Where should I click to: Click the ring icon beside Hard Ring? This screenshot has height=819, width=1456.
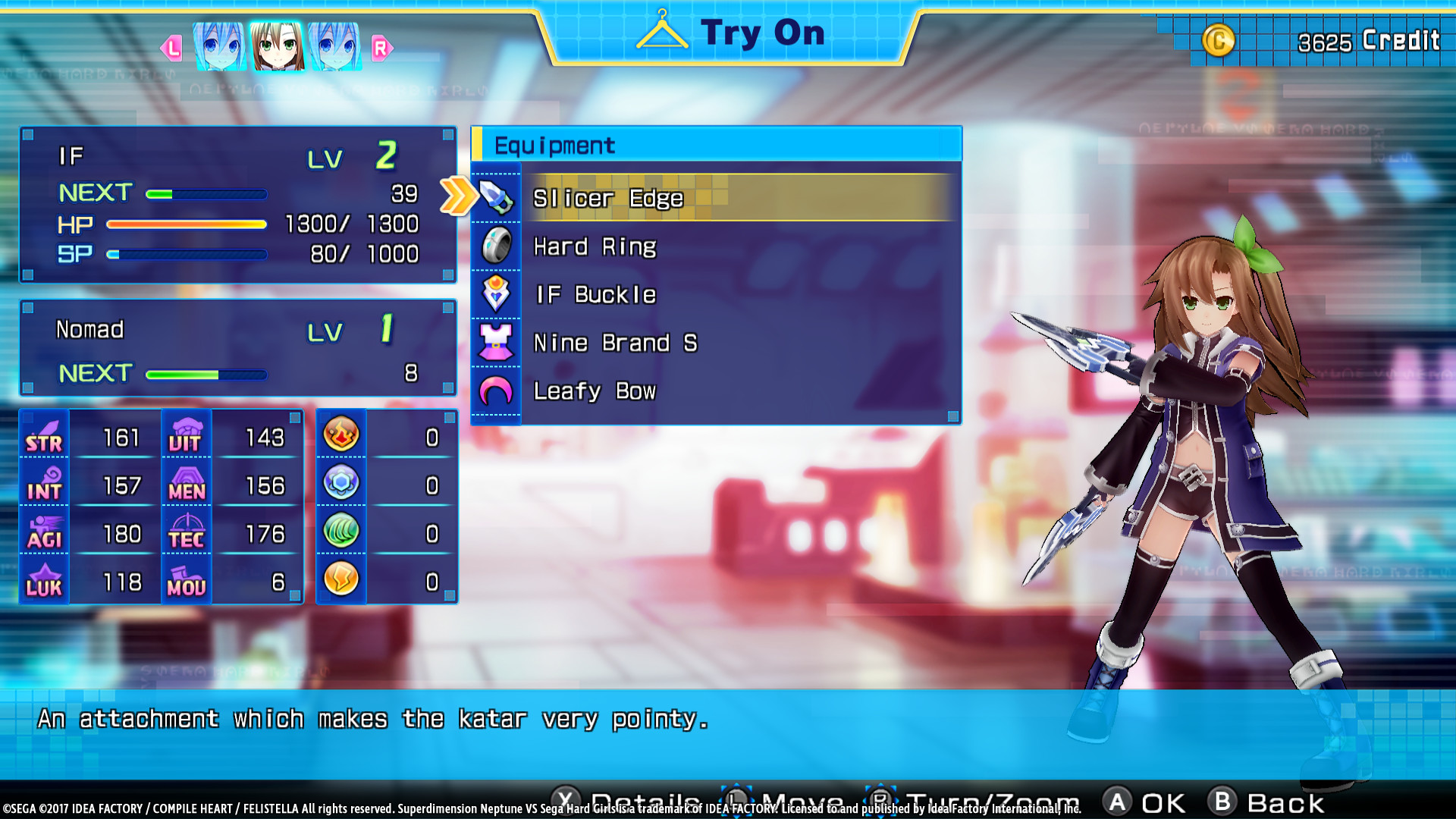496,246
